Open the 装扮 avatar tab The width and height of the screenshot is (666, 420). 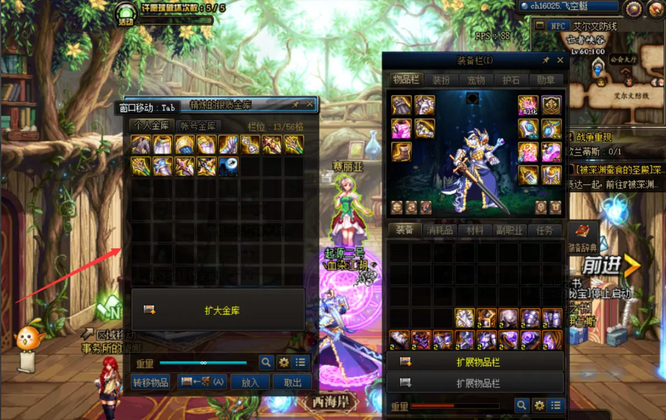coord(440,80)
